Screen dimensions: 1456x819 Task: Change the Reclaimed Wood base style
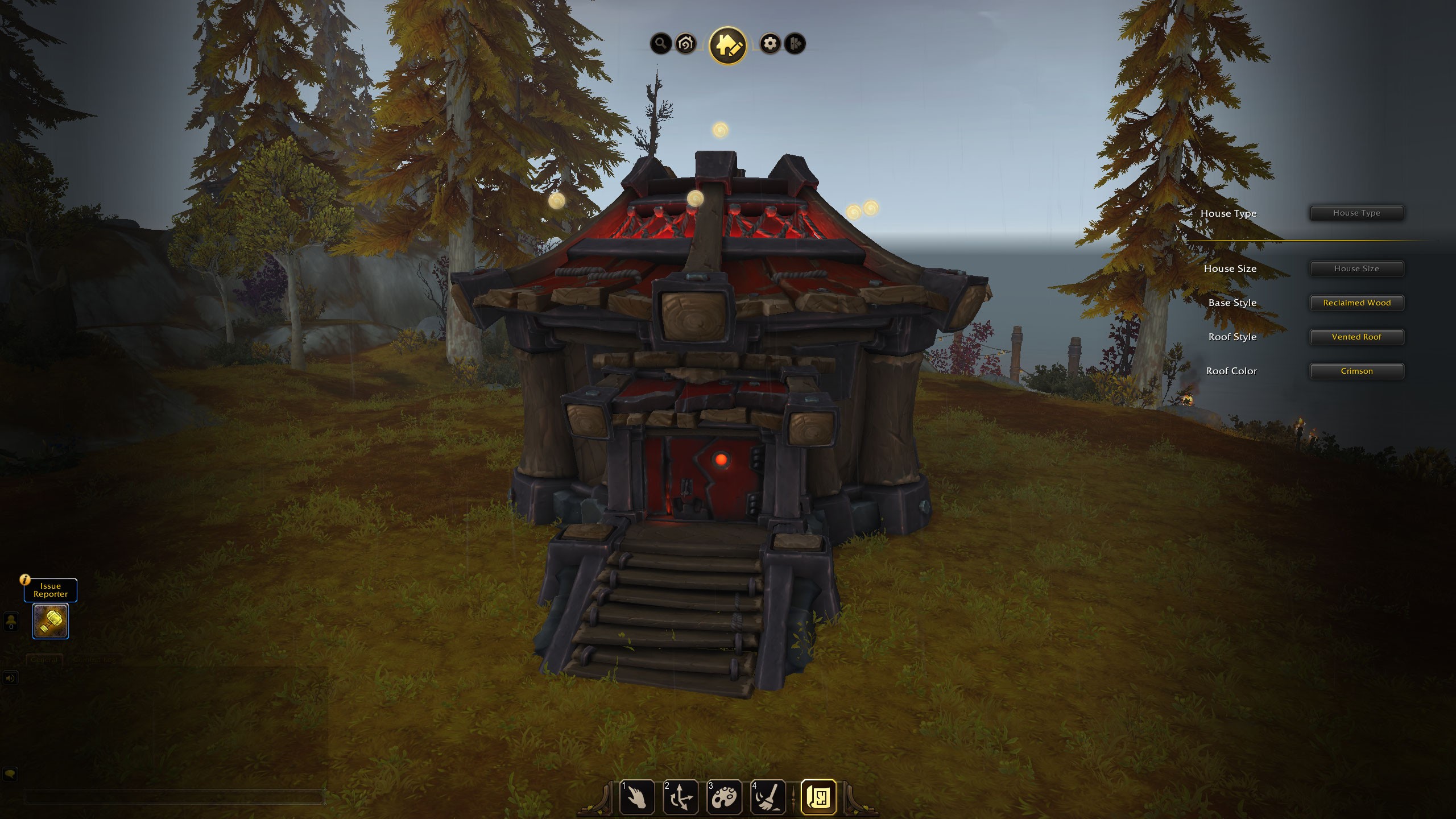pyautogui.click(x=1356, y=303)
